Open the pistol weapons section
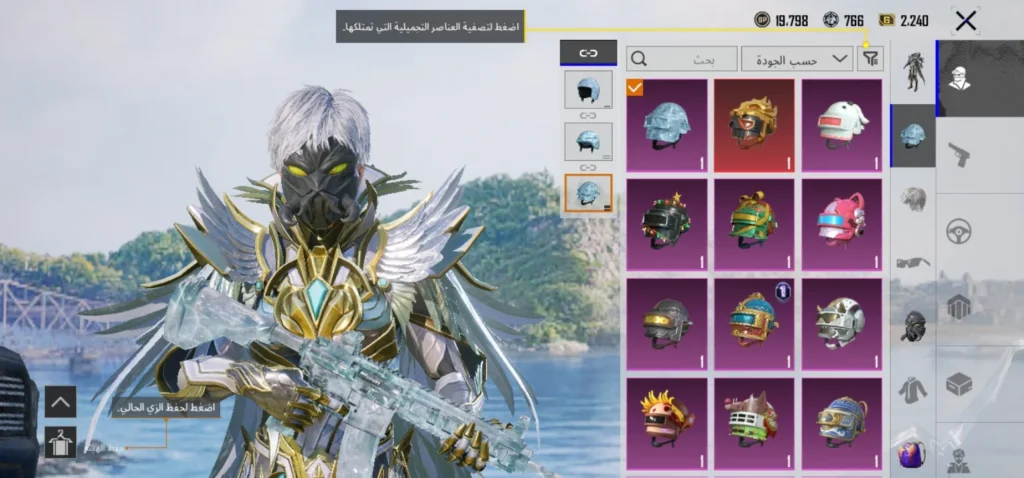Viewport: 1024px width, 478px height. click(959, 154)
